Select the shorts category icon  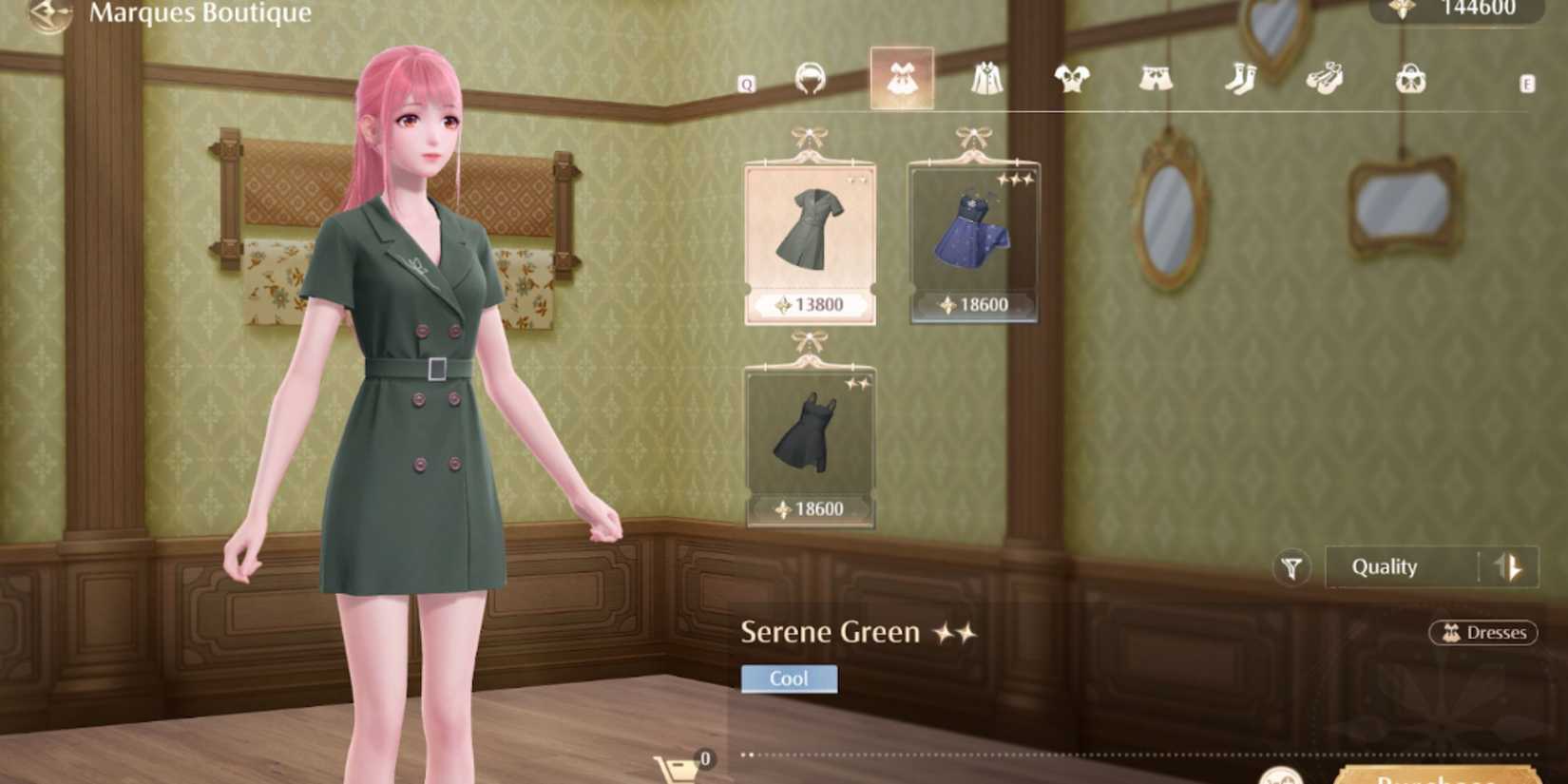tap(1154, 80)
